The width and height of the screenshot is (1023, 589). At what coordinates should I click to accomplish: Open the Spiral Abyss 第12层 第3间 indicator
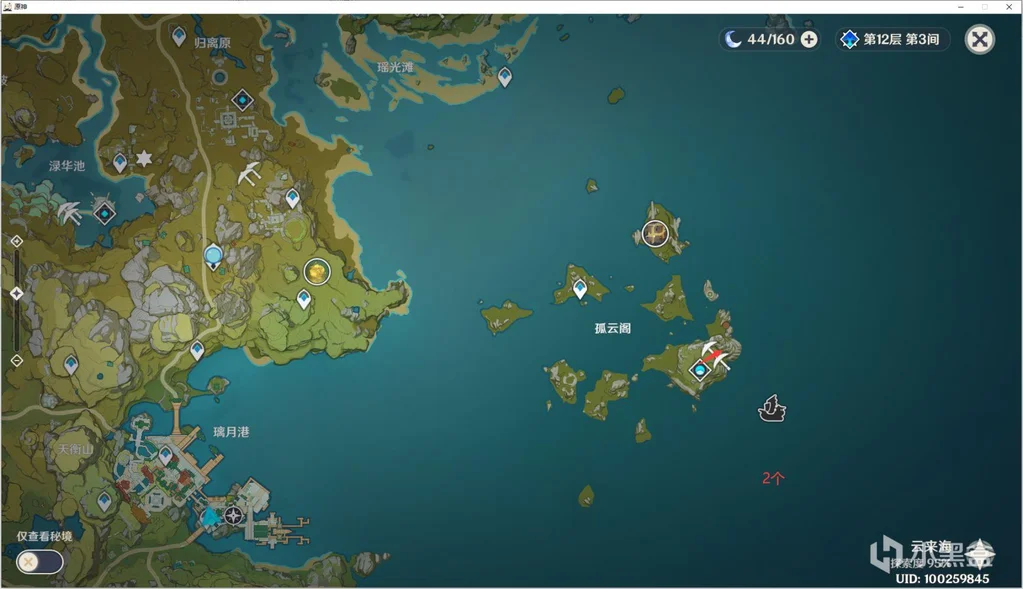(892, 39)
